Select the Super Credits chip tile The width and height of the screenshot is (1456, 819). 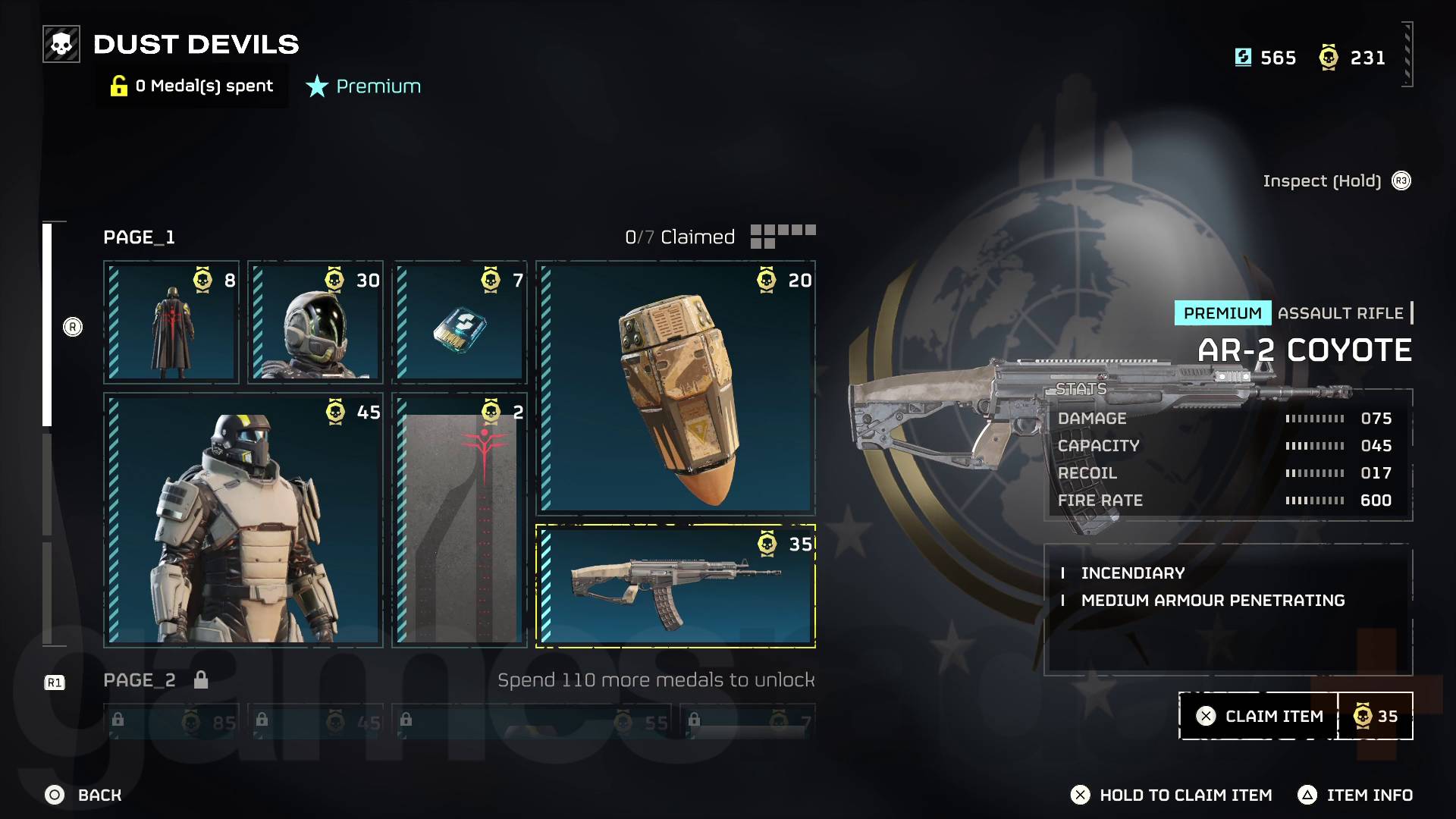(460, 322)
